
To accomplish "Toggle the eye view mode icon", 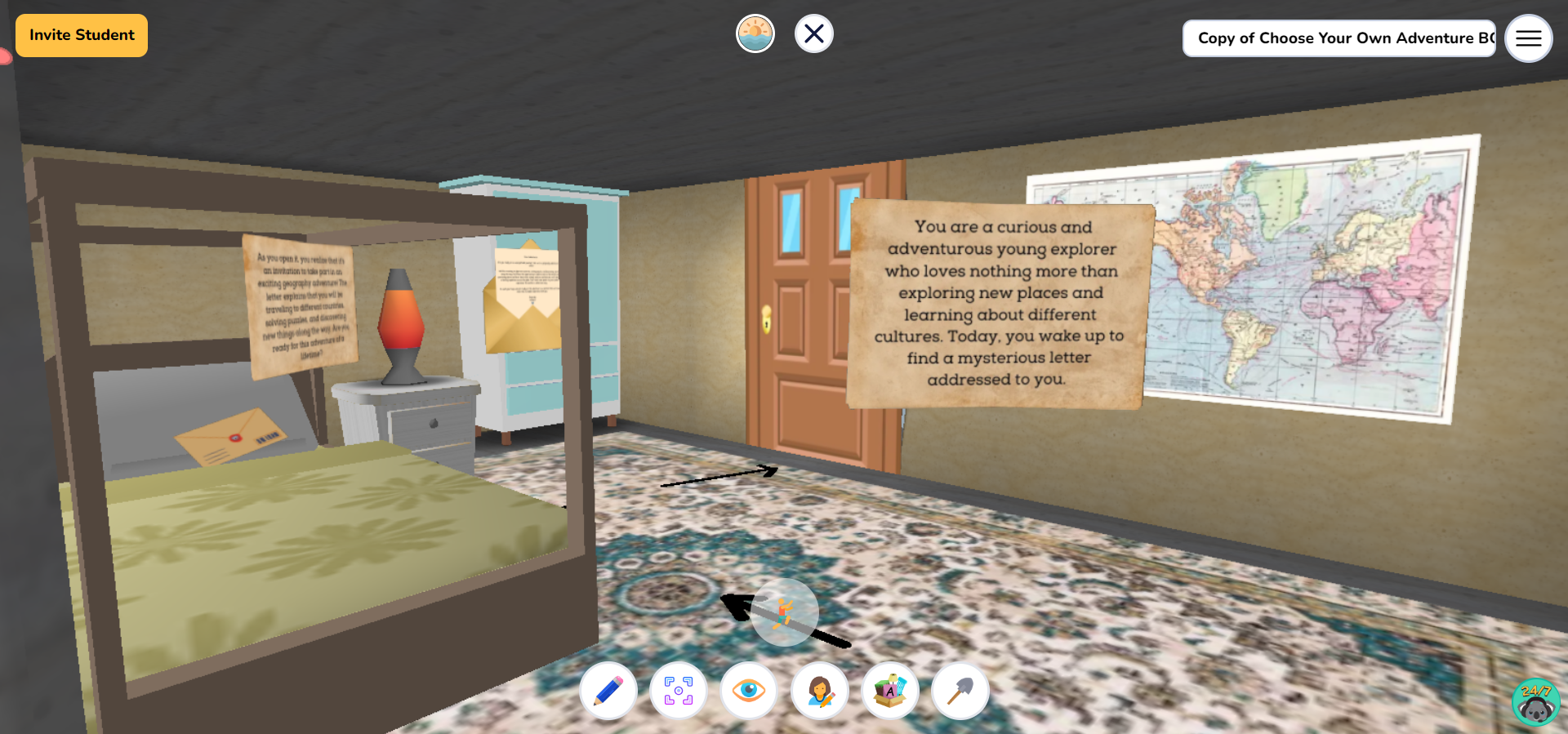I will 749,691.
